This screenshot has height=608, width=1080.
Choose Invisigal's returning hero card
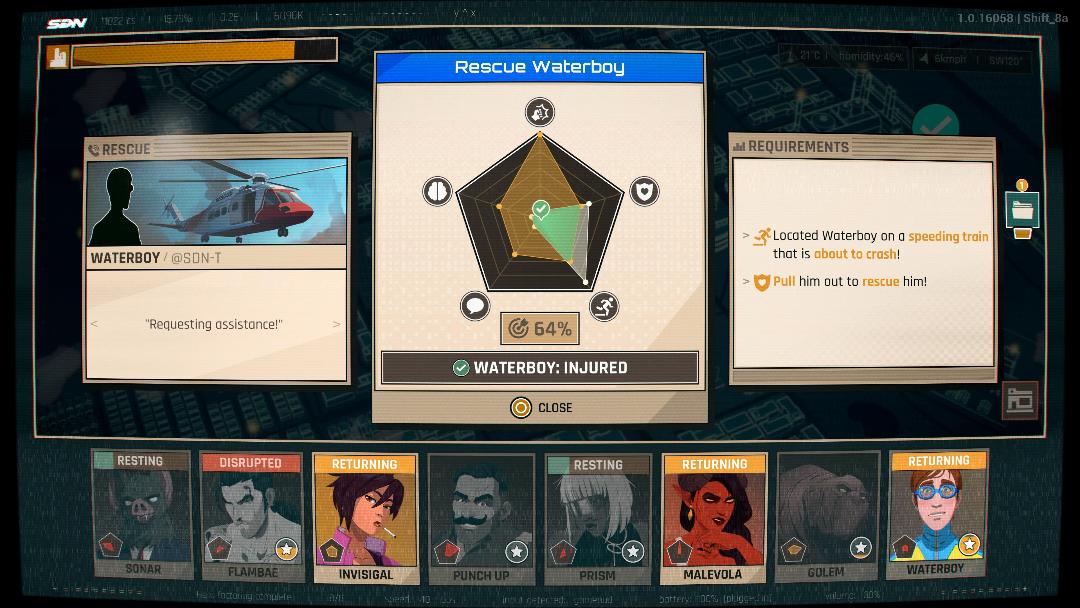(x=365, y=518)
